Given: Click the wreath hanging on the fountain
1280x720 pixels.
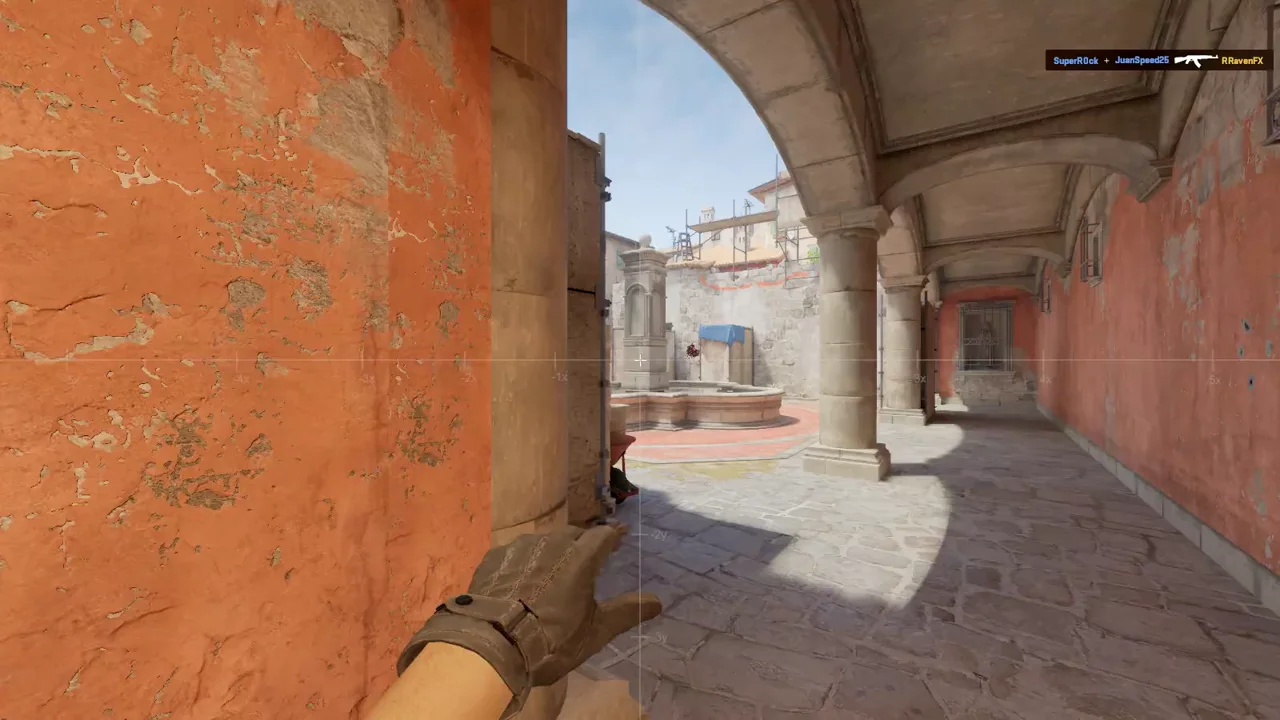Looking at the screenshot, I should coord(692,350).
